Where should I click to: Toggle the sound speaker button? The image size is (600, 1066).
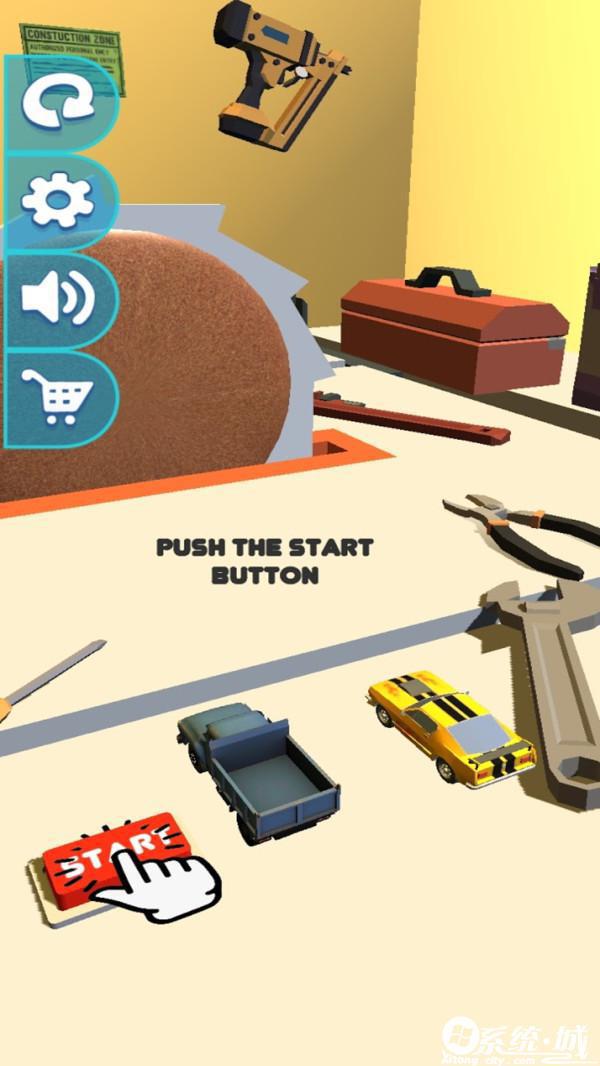(x=57, y=299)
